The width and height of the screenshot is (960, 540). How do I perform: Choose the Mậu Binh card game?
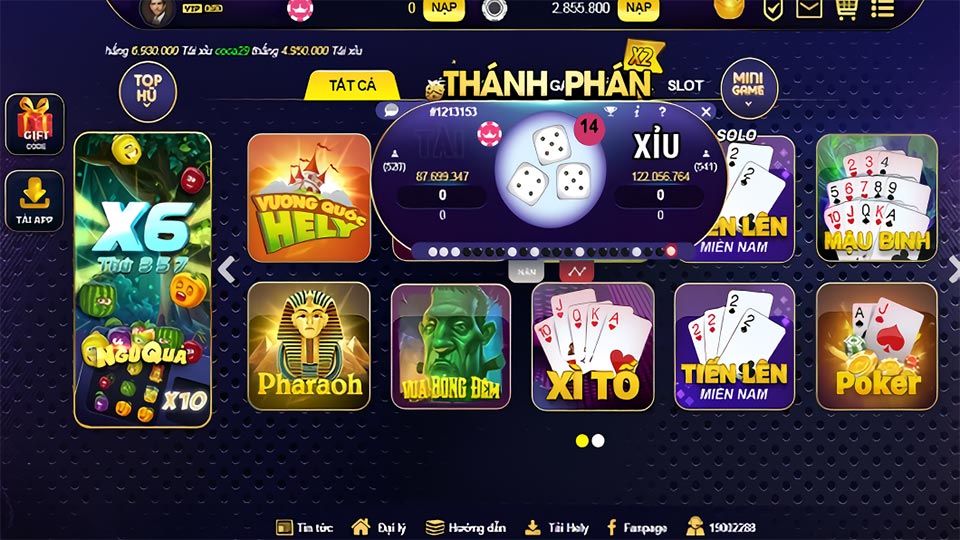[876, 198]
